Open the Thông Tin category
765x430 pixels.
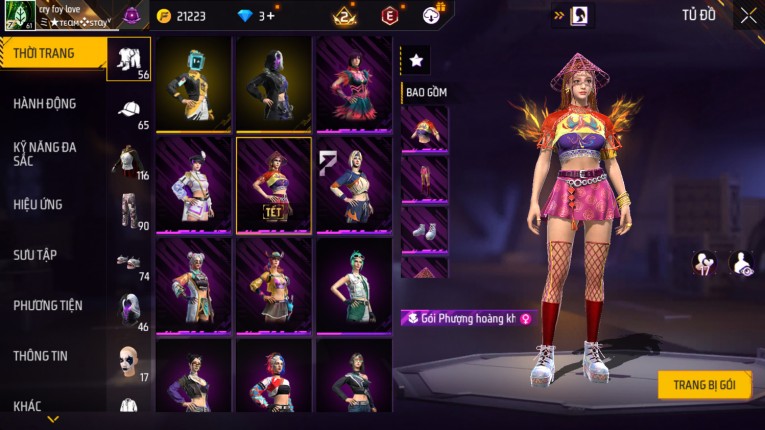coord(40,356)
